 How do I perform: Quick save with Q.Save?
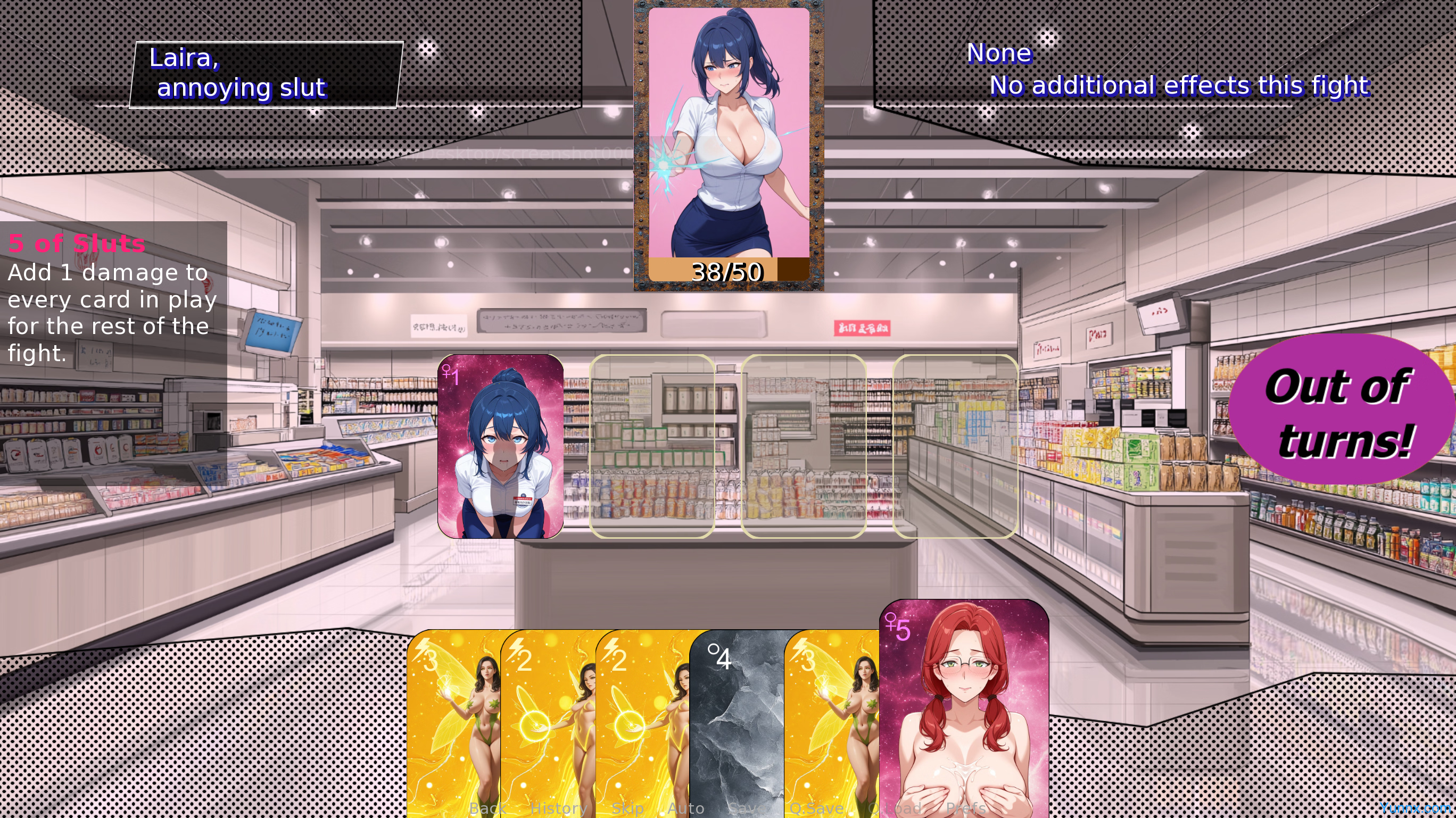[816, 808]
